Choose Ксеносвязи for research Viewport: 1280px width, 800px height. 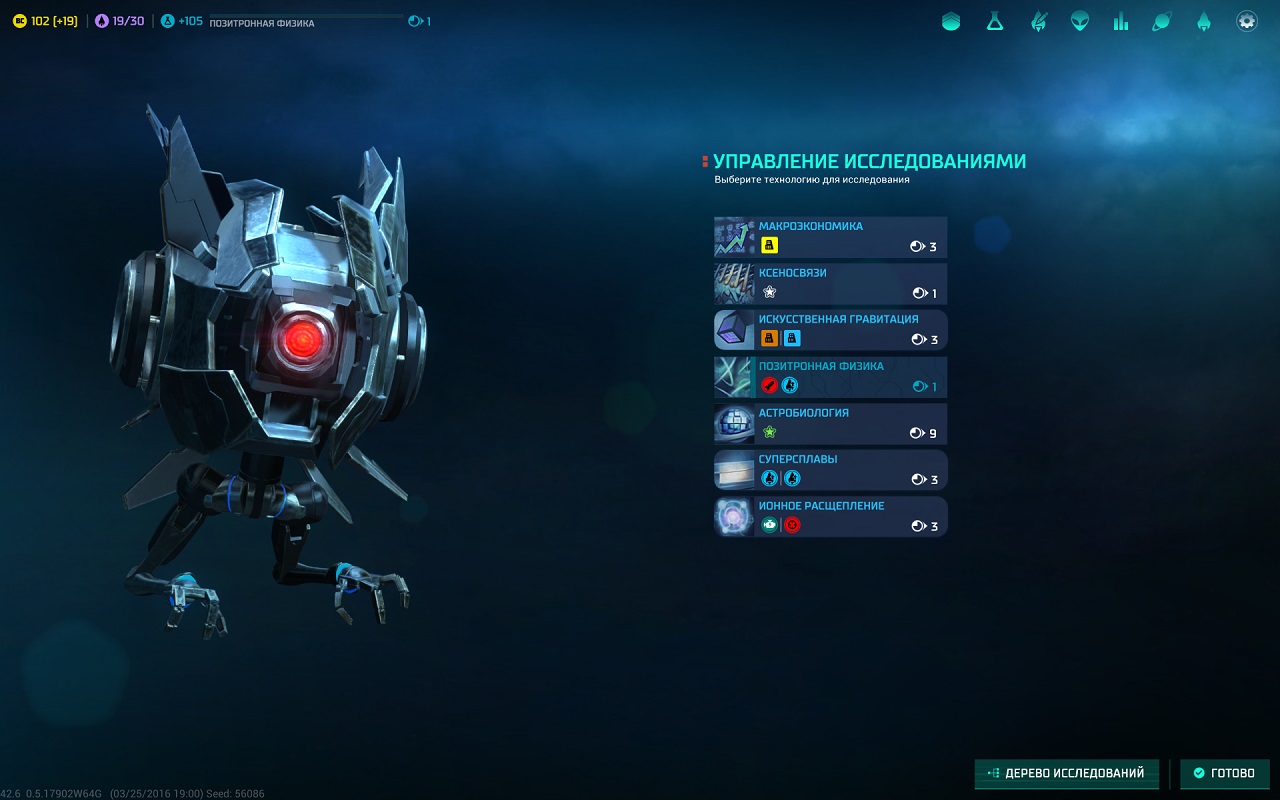tap(830, 284)
